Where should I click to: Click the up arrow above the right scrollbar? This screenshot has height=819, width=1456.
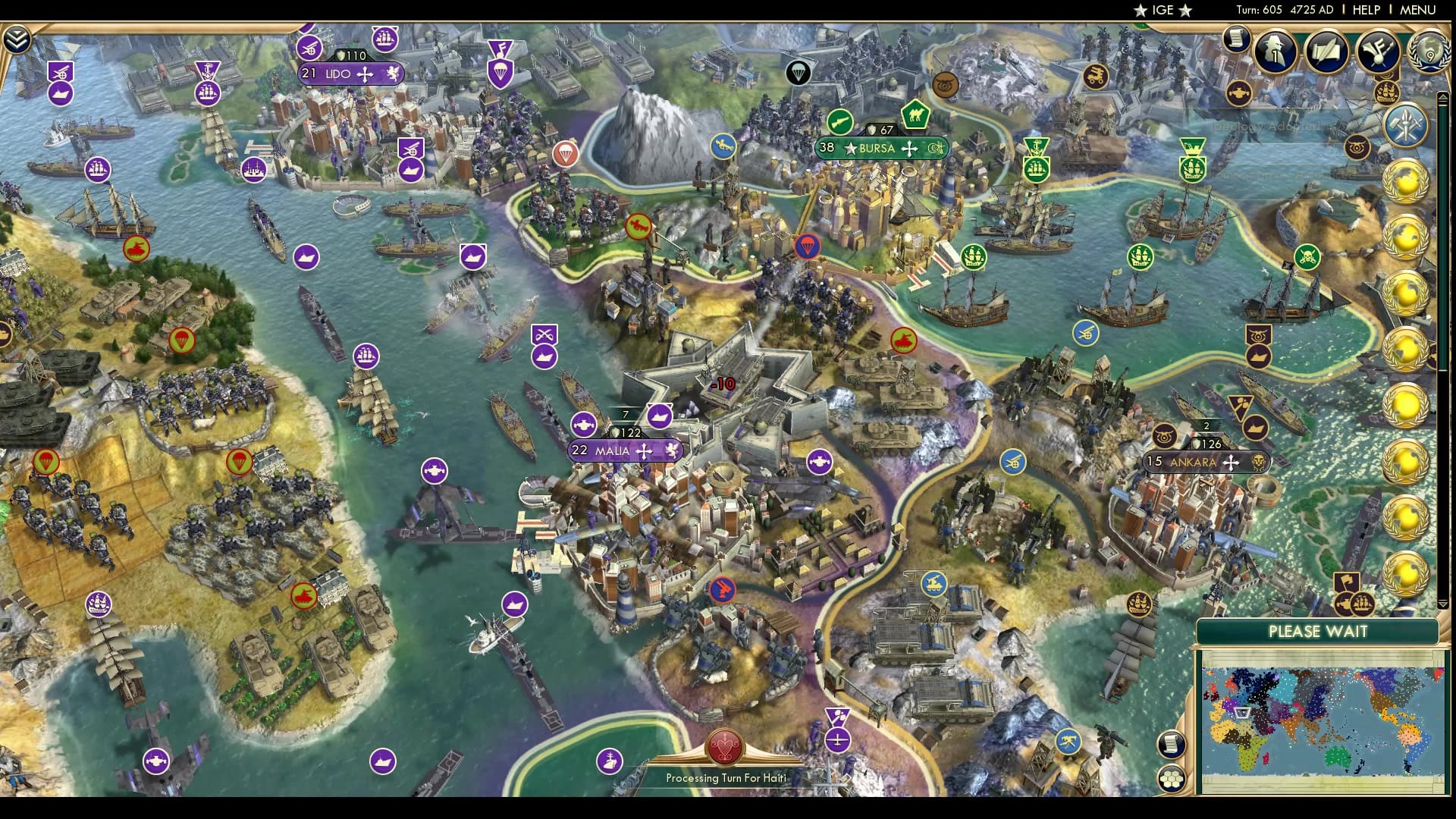[x=1444, y=98]
